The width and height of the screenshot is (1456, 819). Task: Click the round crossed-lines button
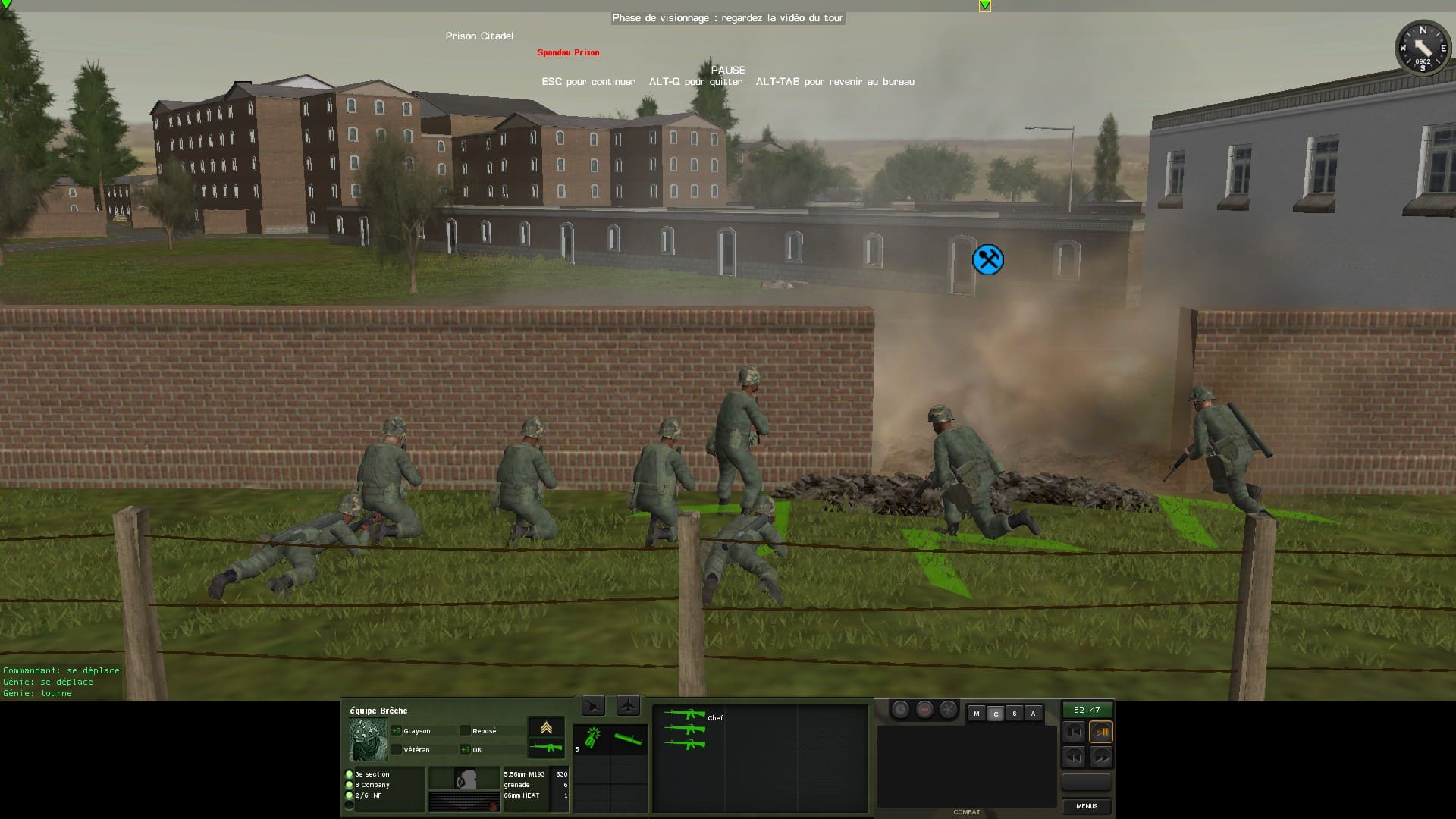[948, 710]
